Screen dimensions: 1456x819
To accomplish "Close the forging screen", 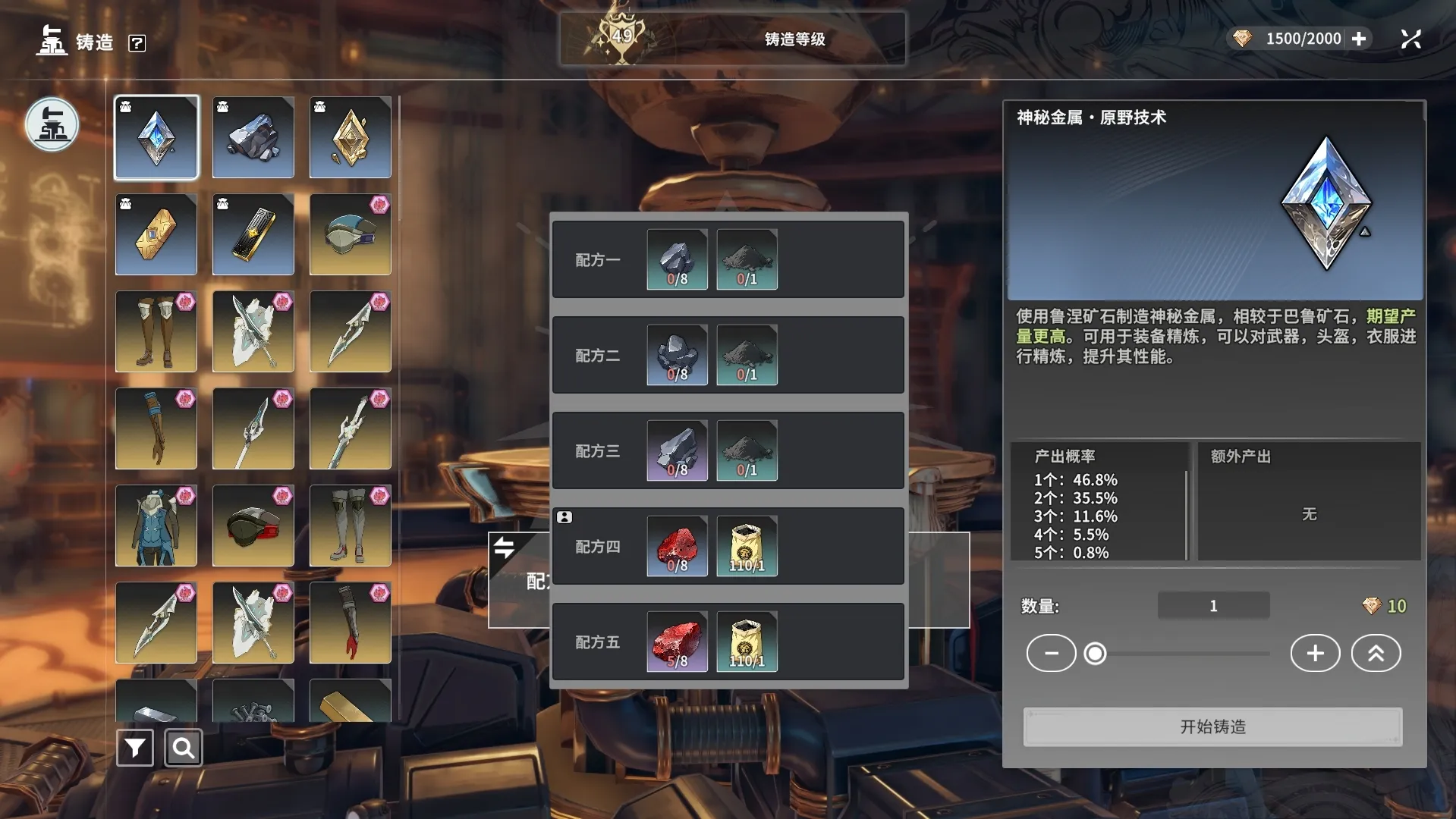I will click(1410, 39).
